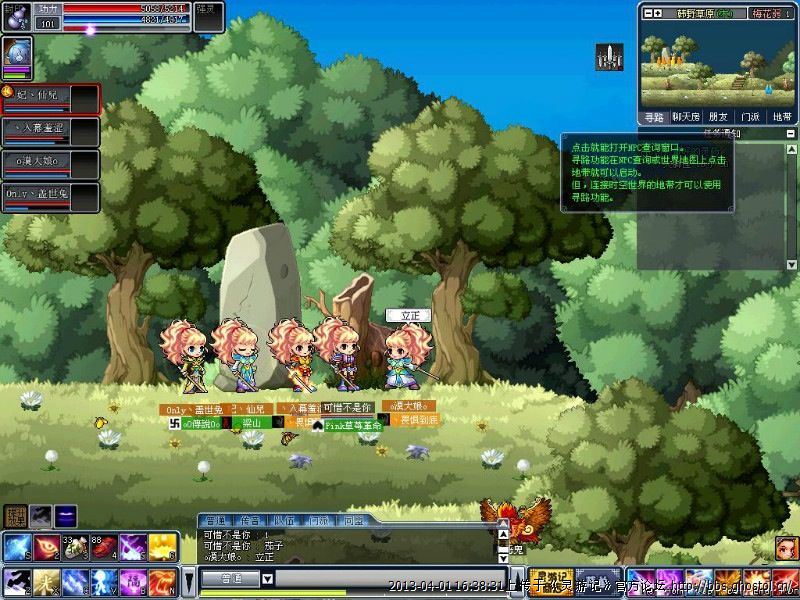Image resolution: width=800 pixels, height=600 pixels.
Task: Minimize the minimap with the minus button
Action: coord(647,13)
